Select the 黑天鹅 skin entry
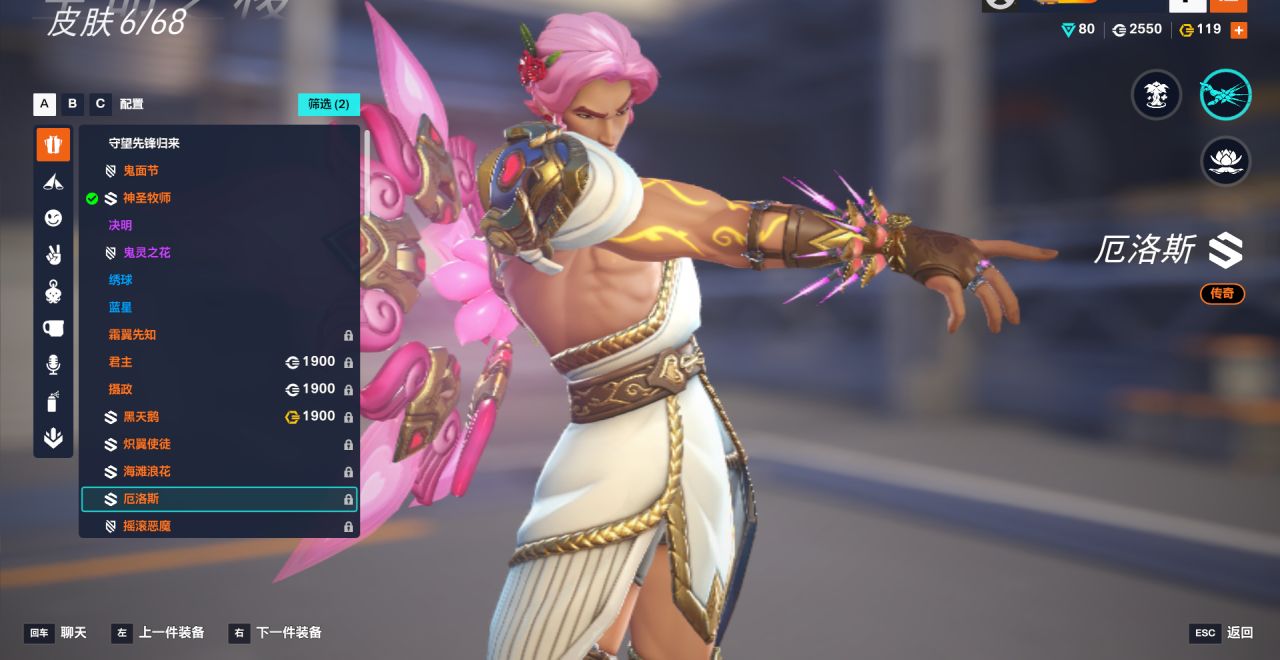Screen dimensions: 1280x660 click(140, 417)
